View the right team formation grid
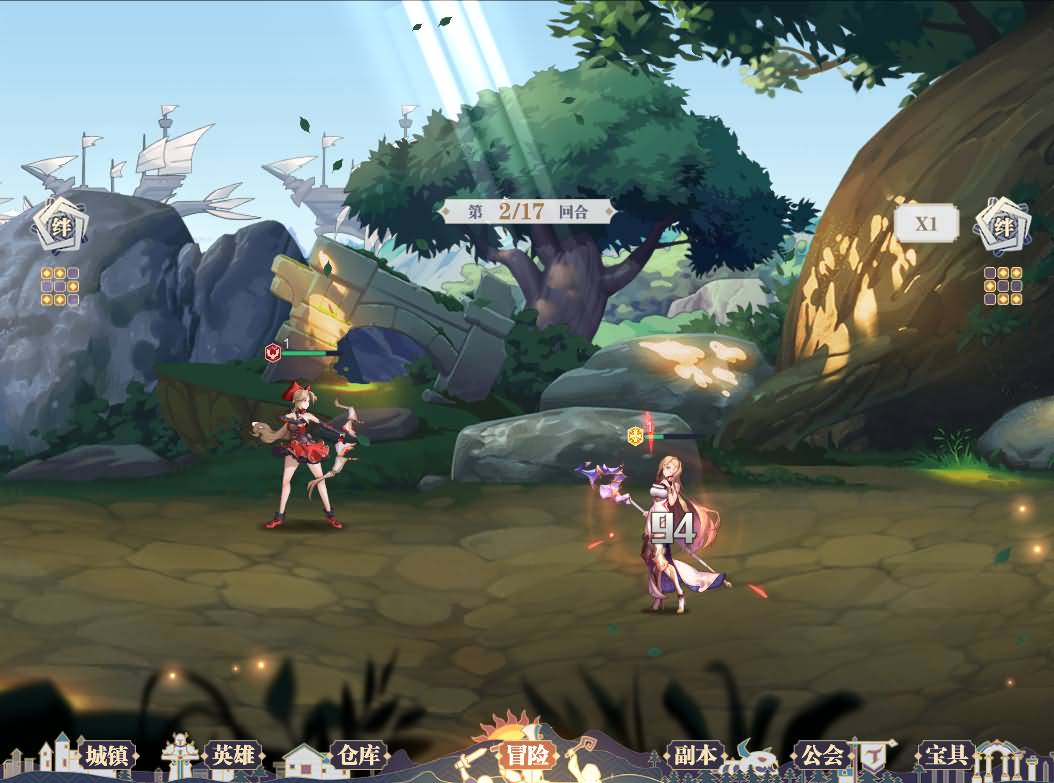 1003,286
